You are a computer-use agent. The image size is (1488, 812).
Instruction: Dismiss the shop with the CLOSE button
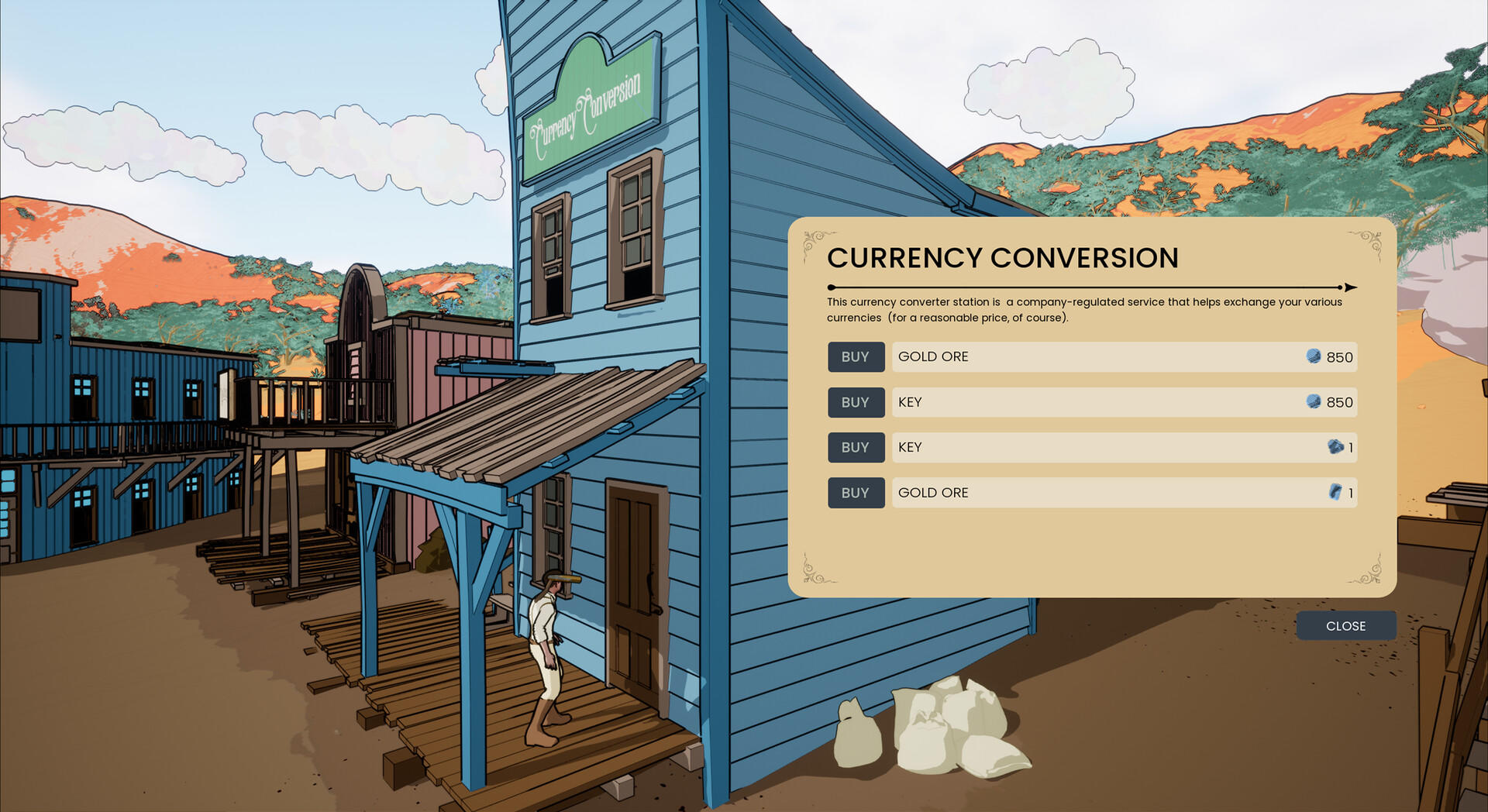tap(1346, 625)
